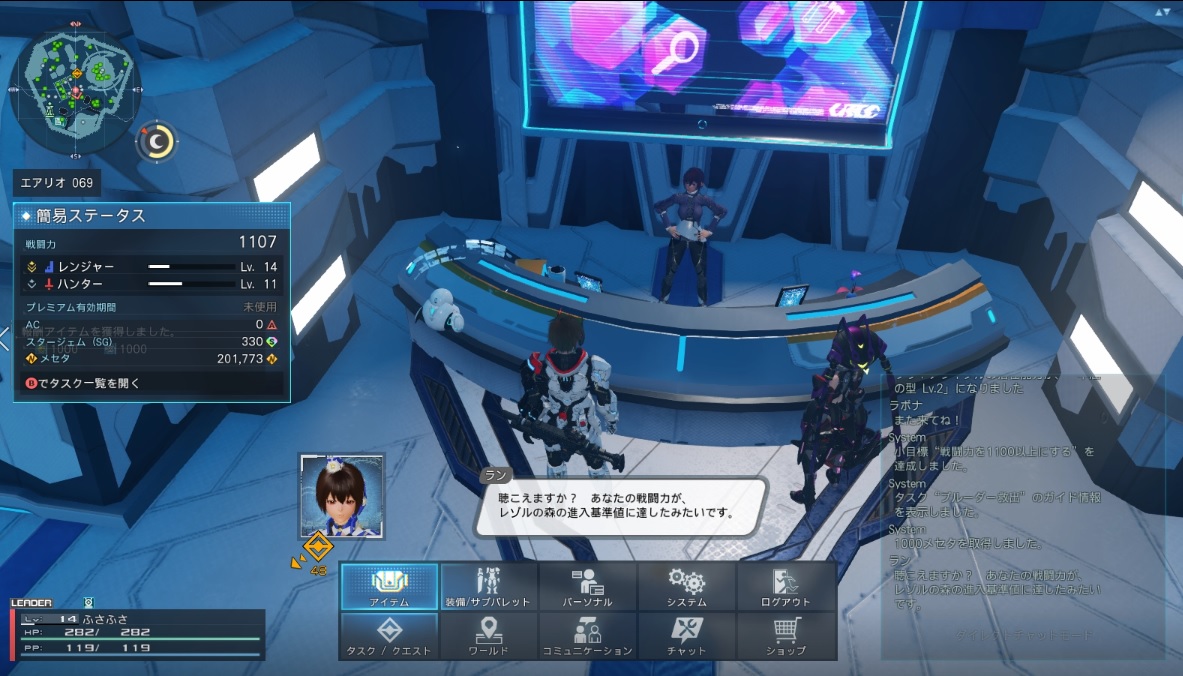Open the chat log panel
This screenshot has height=676, width=1183.
pyautogui.click(x=1020, y=510)
